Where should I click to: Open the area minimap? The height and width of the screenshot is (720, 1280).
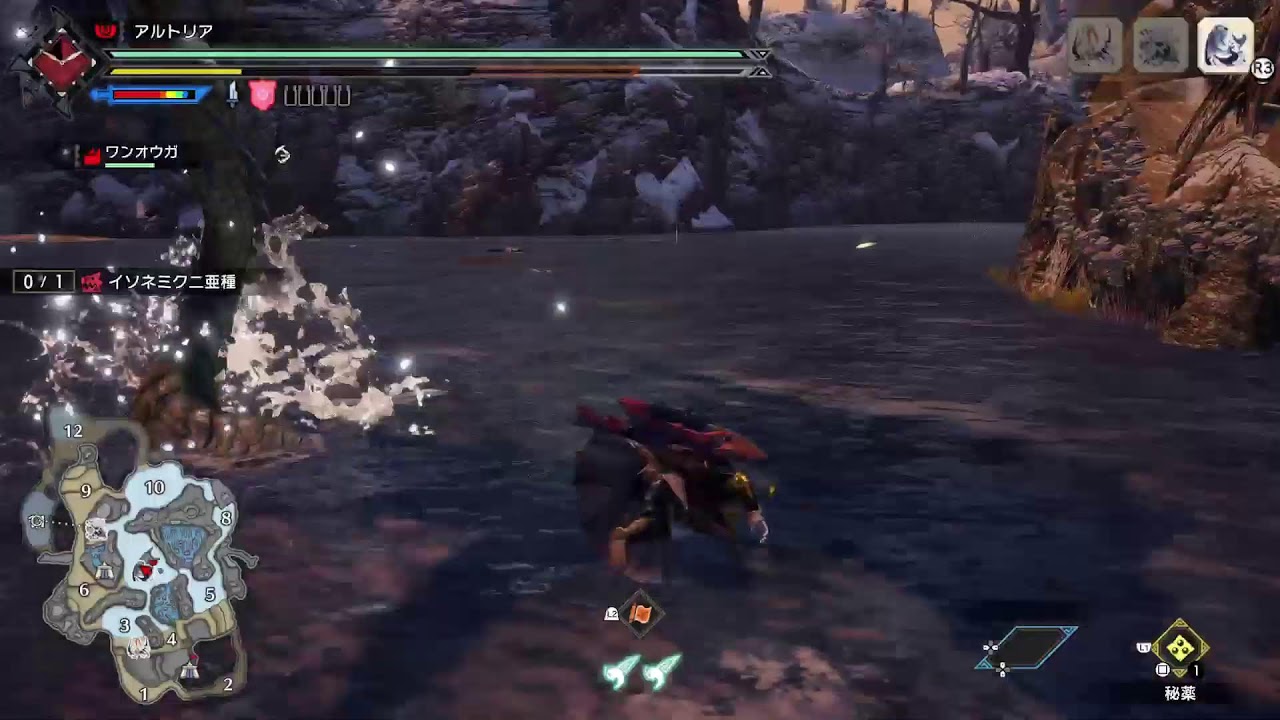point(138,560)
